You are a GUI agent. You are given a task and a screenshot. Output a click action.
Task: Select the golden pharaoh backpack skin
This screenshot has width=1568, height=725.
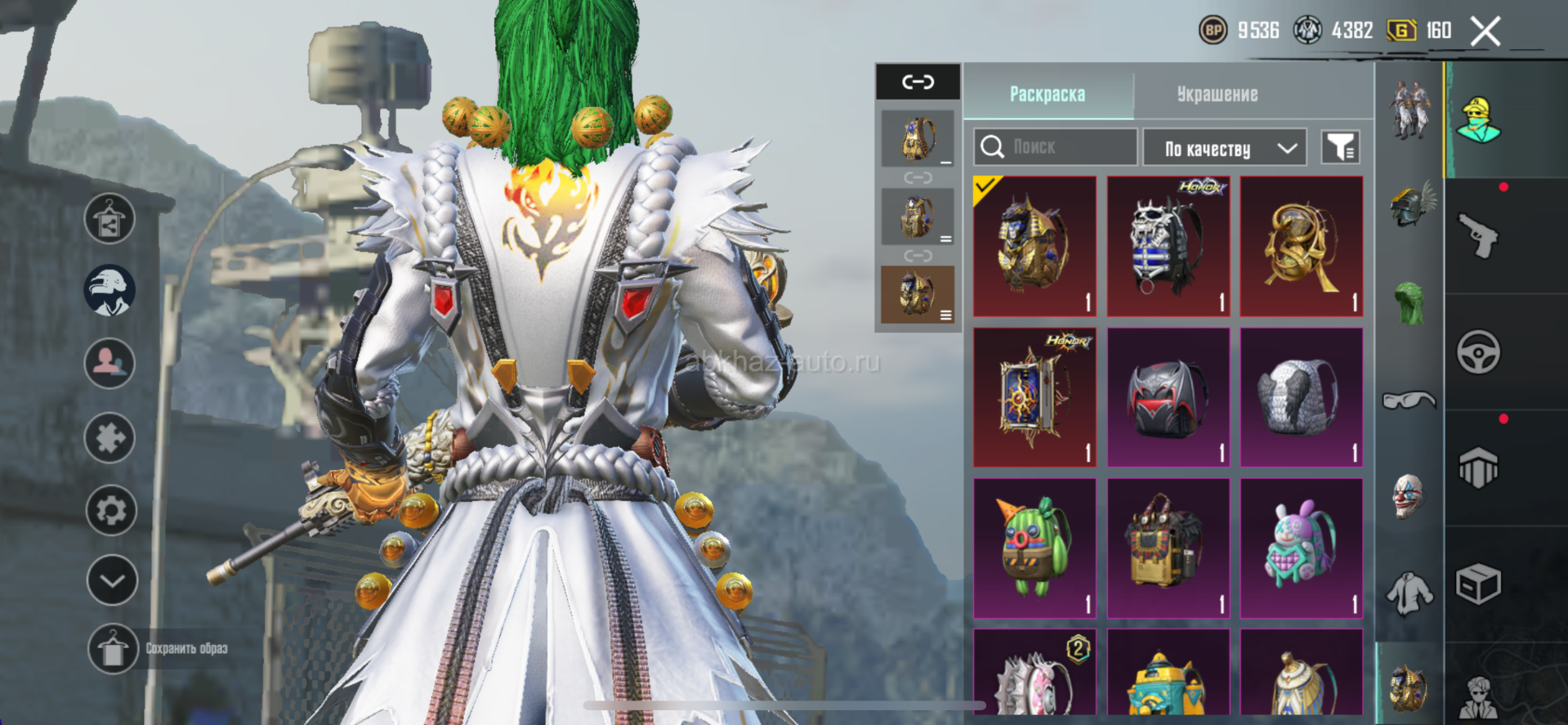tap(1034, 245)
